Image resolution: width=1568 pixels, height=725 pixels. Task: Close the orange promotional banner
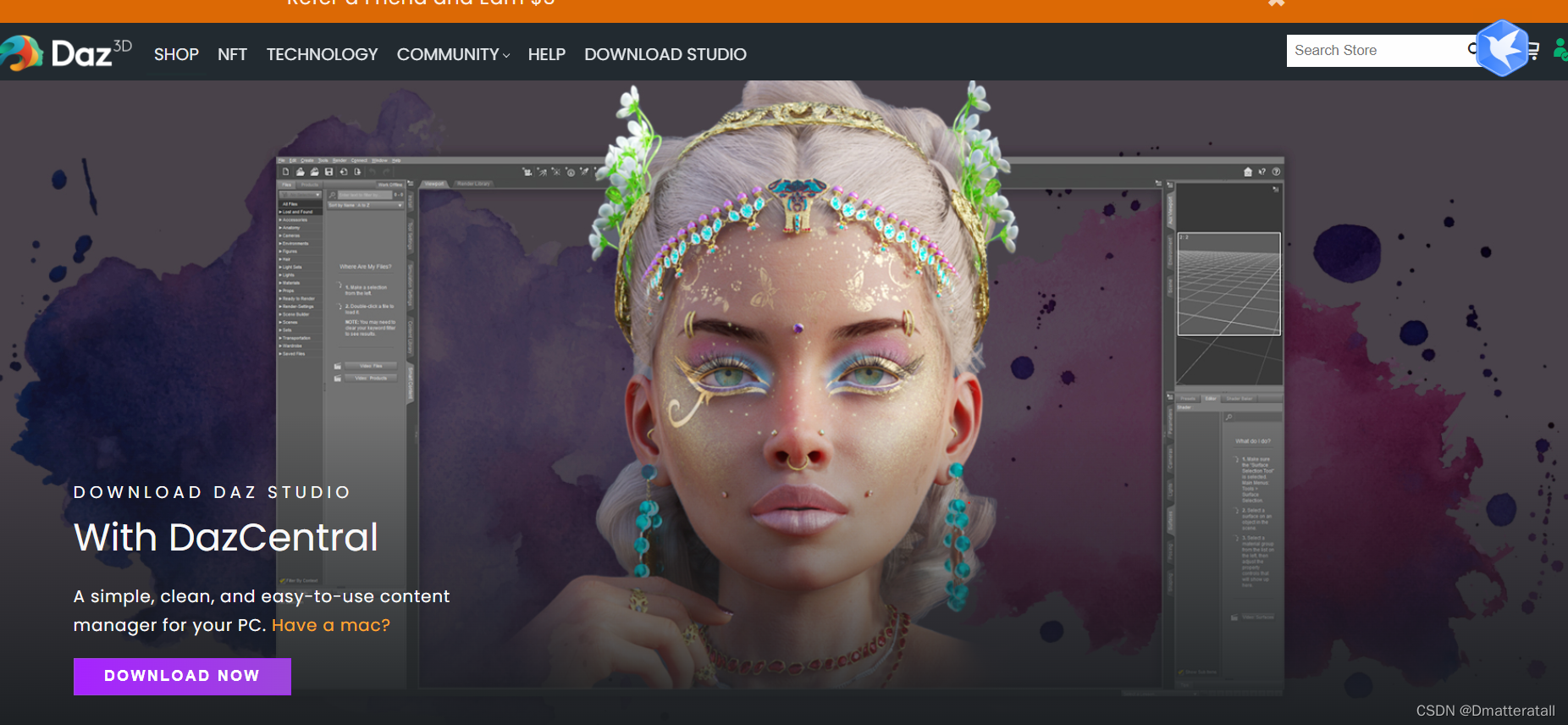[1276, 3]
